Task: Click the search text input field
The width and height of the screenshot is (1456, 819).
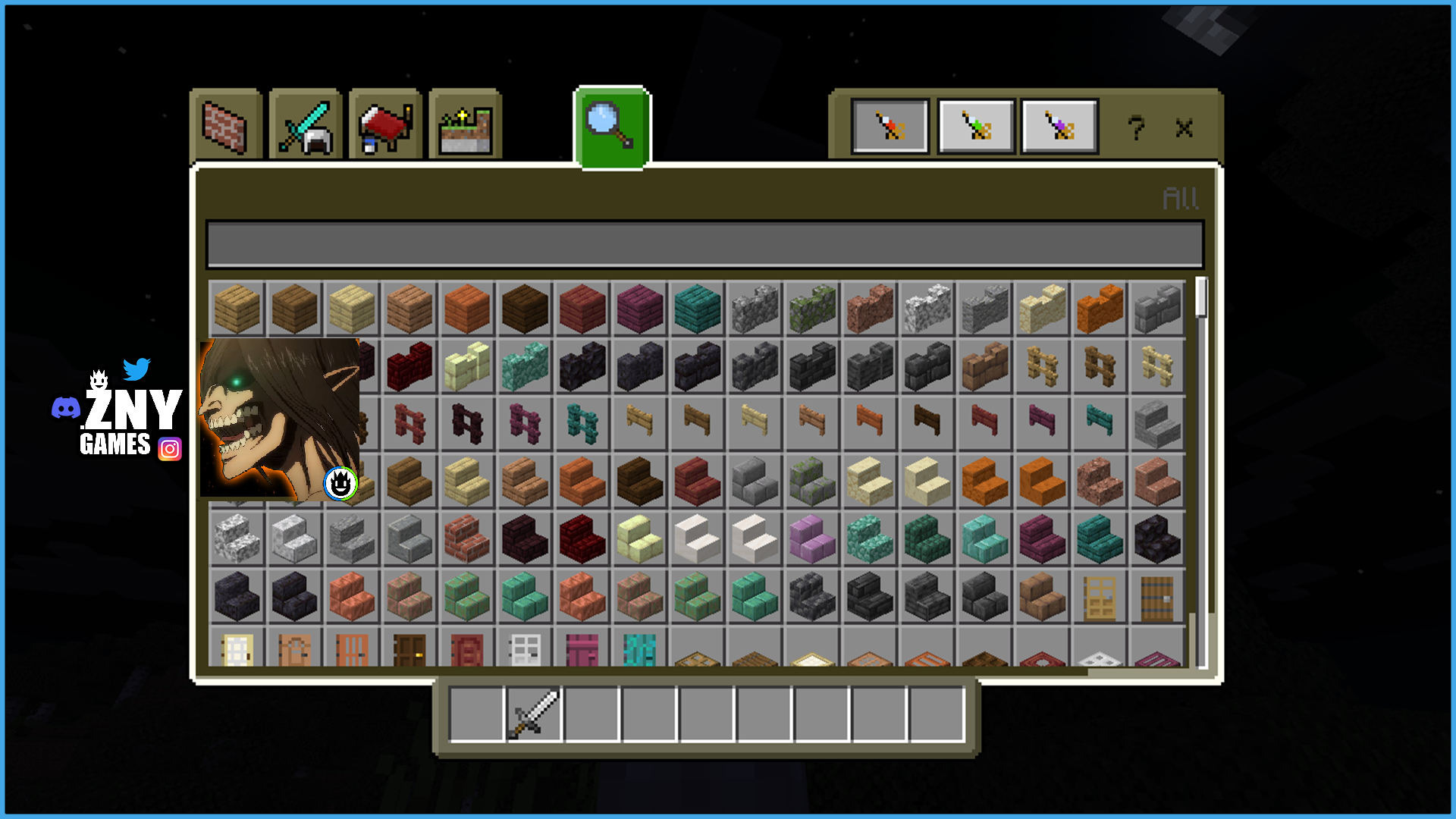Action: 705,244
